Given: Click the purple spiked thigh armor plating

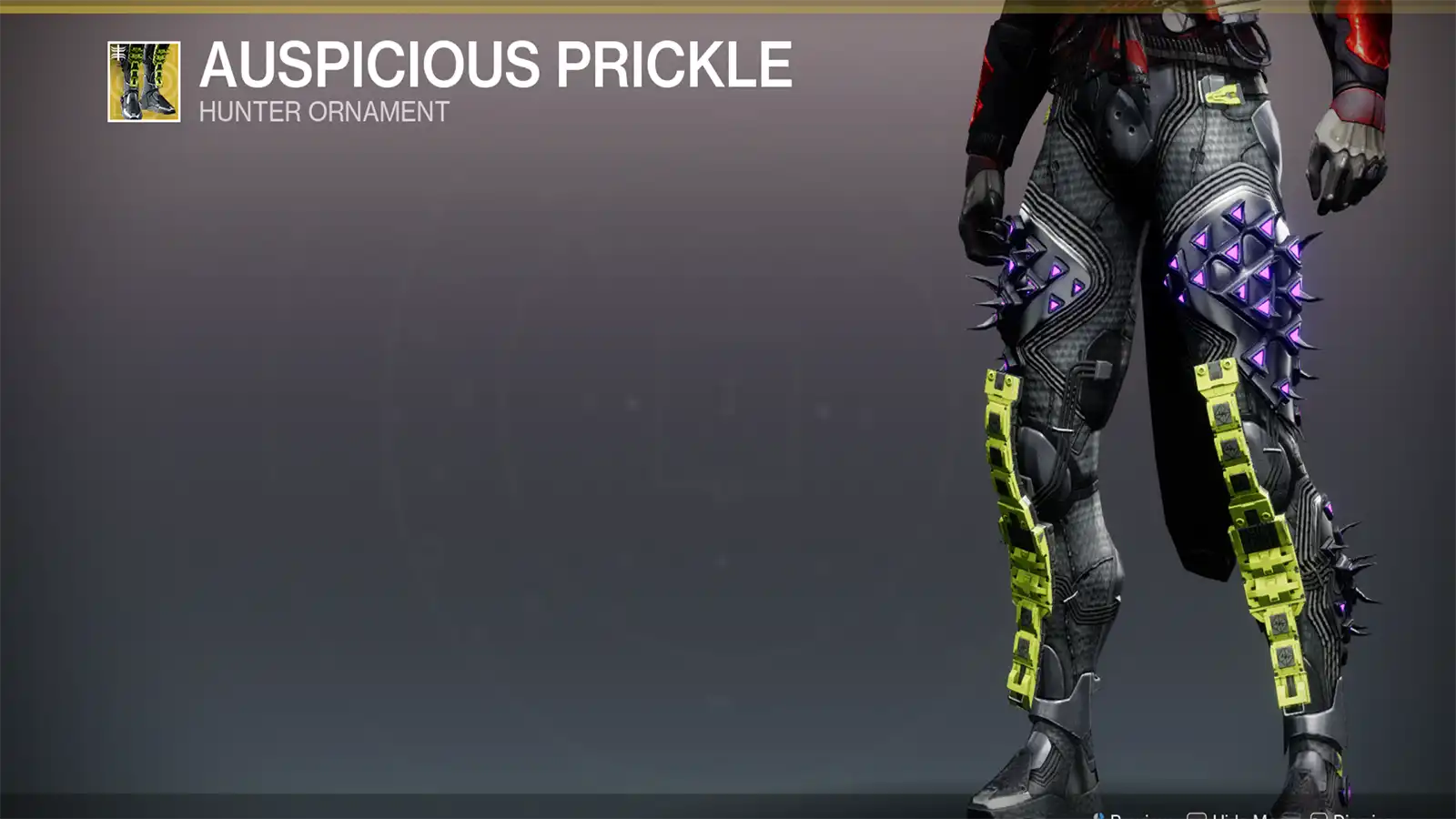Looking at the screenshot, I should 1247,273.
